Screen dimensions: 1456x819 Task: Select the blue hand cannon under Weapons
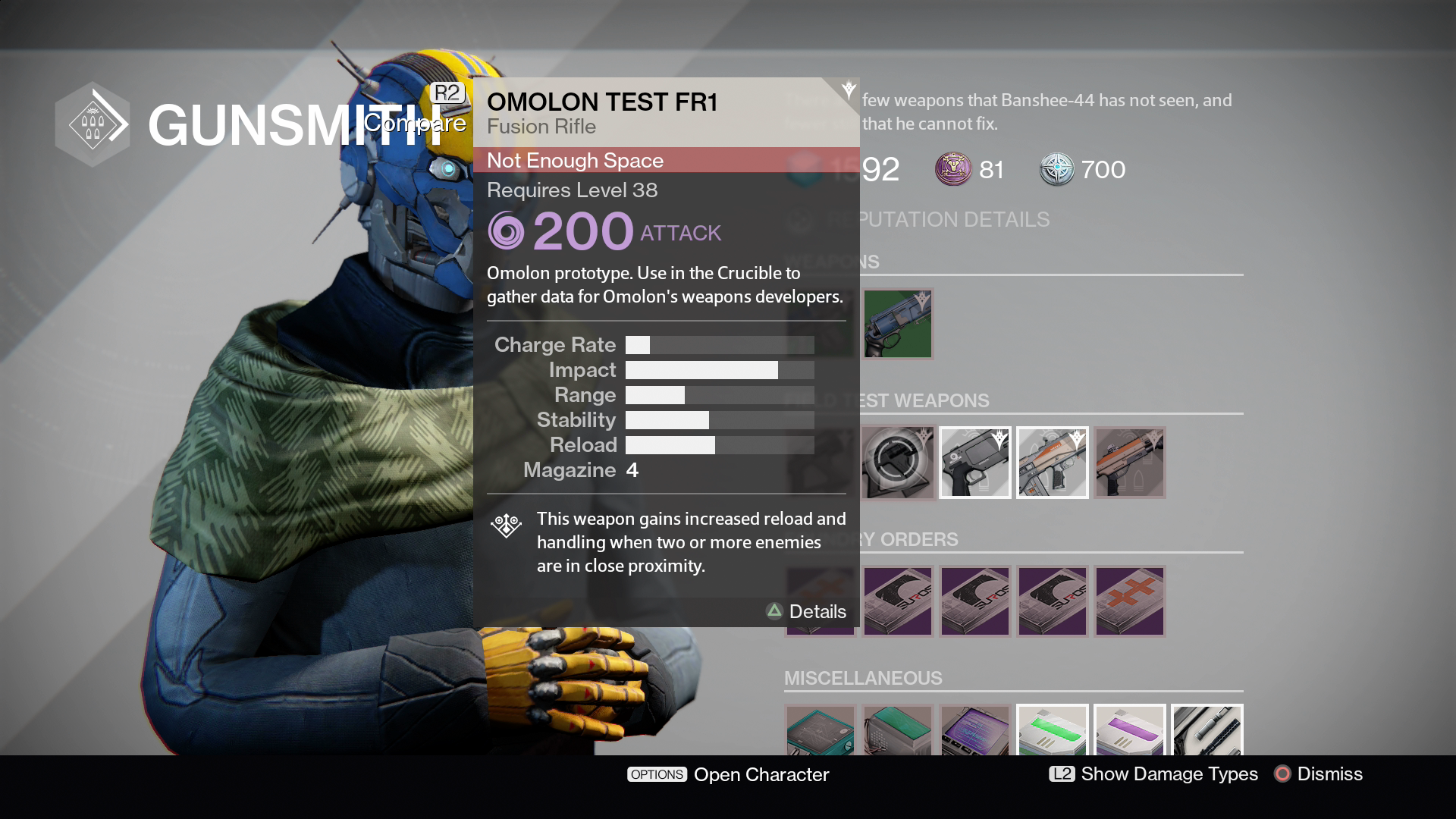point(897,324)
